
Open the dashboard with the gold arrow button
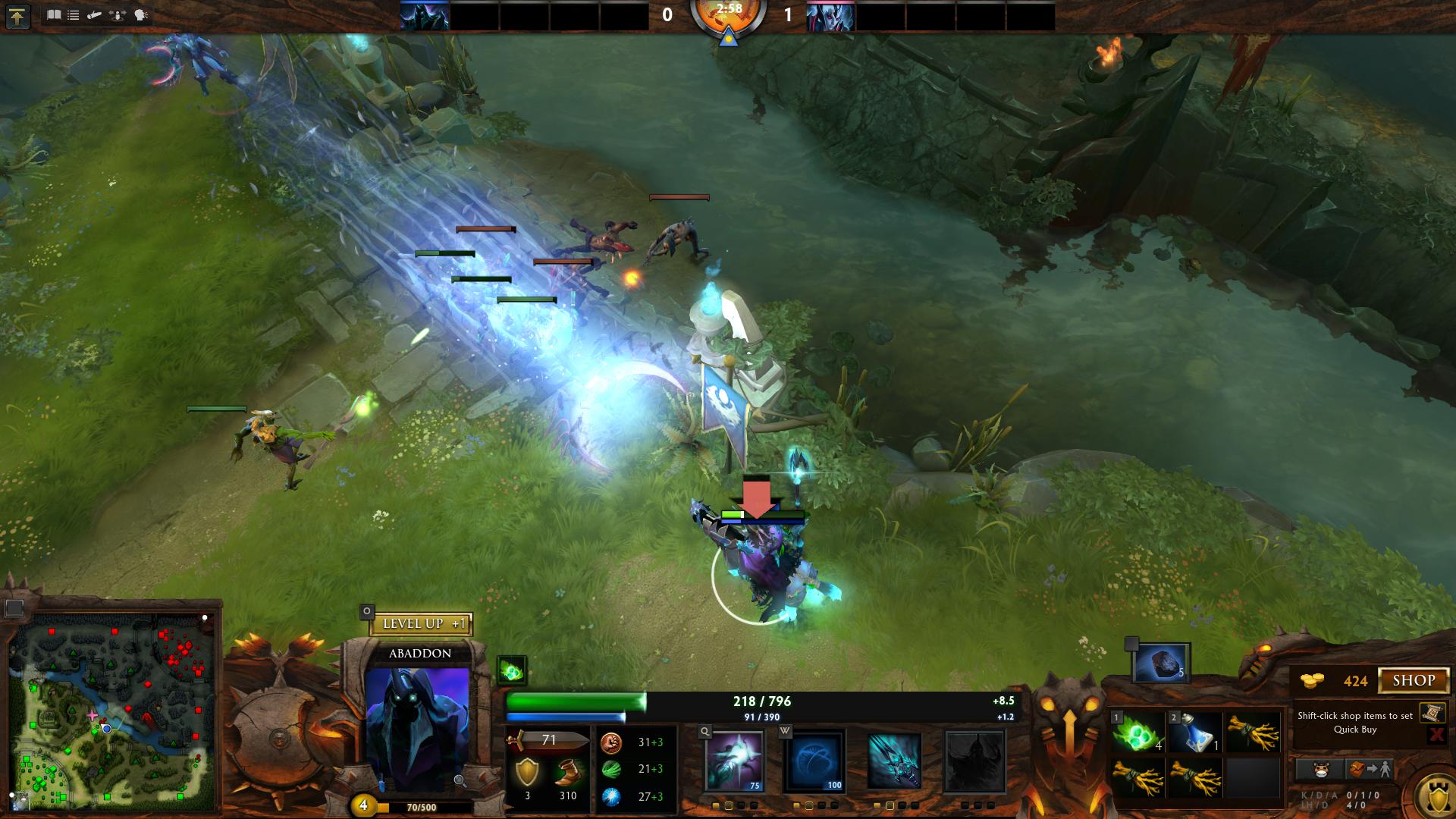pyautogui.click(x=17, y=16)
